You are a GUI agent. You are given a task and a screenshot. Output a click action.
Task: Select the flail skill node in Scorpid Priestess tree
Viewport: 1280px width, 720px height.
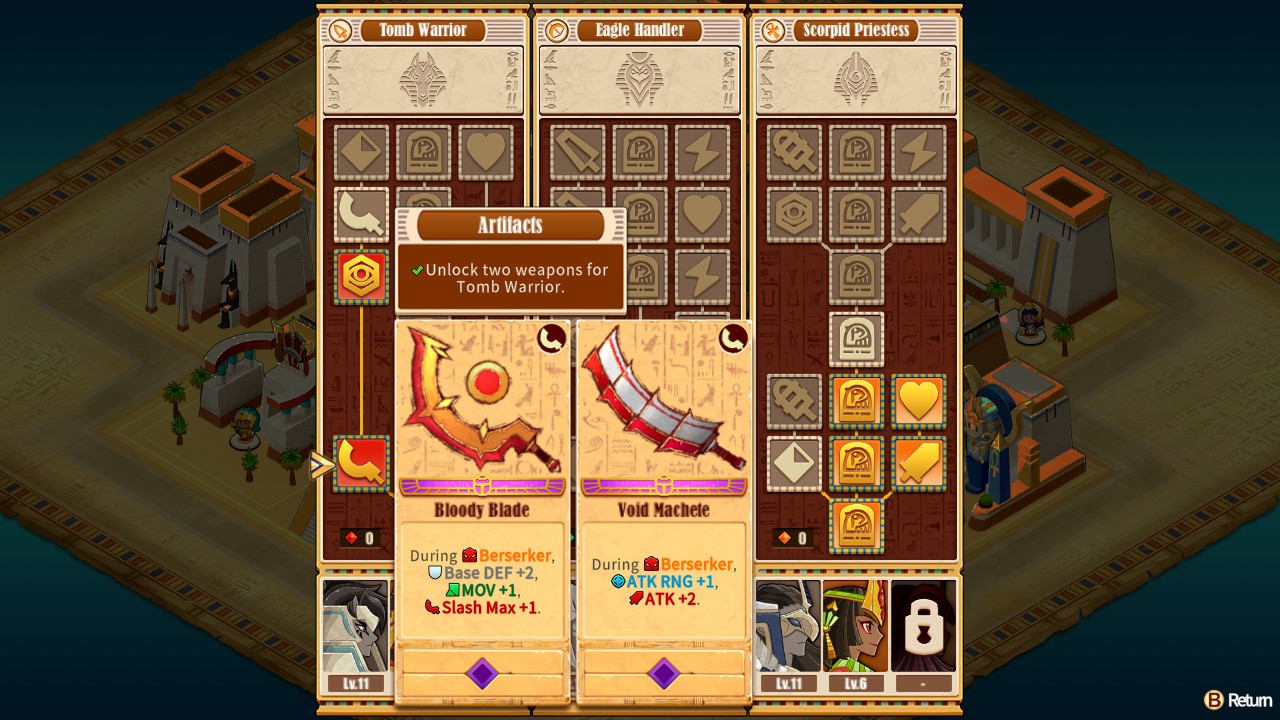coord(793,152)
